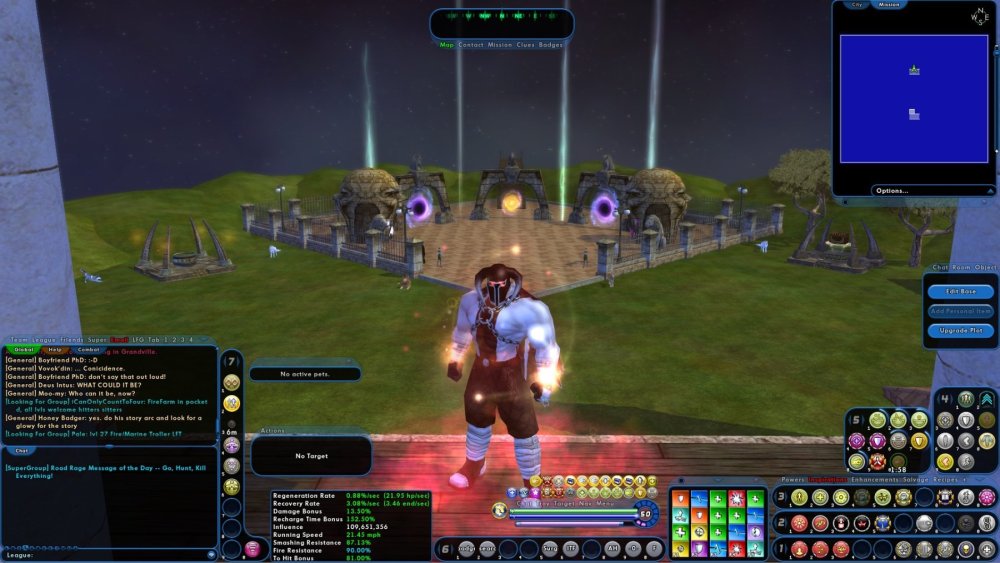Show the Clues window
The height and width of the screenshot is (563, 1000).
525,45
